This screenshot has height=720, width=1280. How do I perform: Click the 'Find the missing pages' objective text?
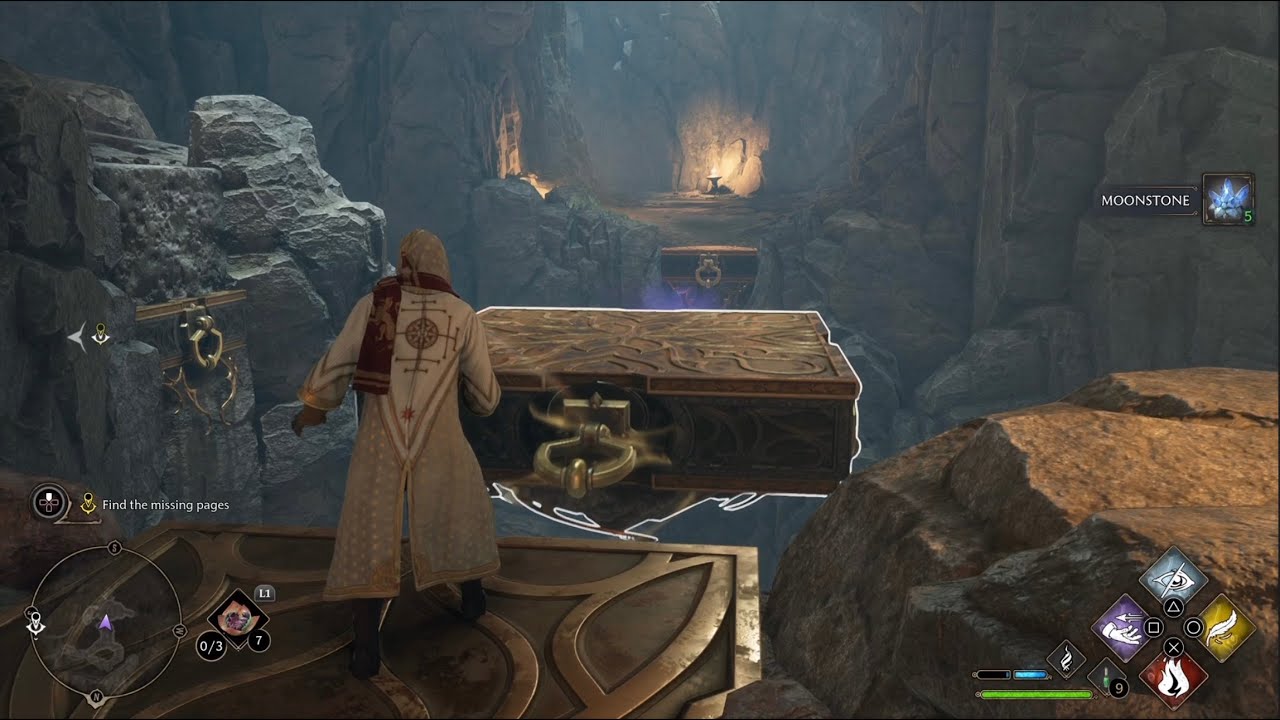(167, 505)
